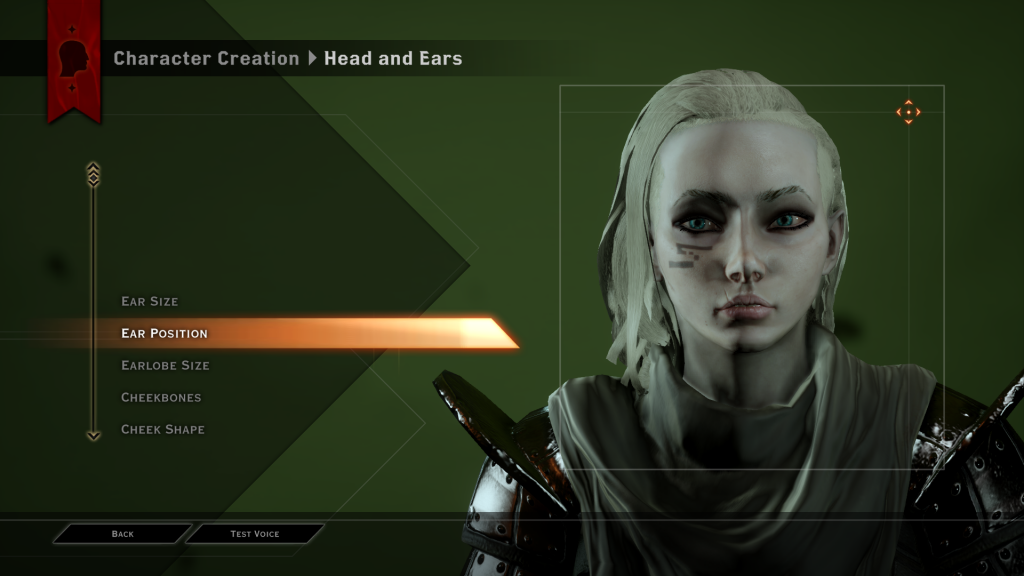Viewport: 1024px width, 576px height.
Task: Go to the Character Creation breadcrumb
Action: coord(206,58)
